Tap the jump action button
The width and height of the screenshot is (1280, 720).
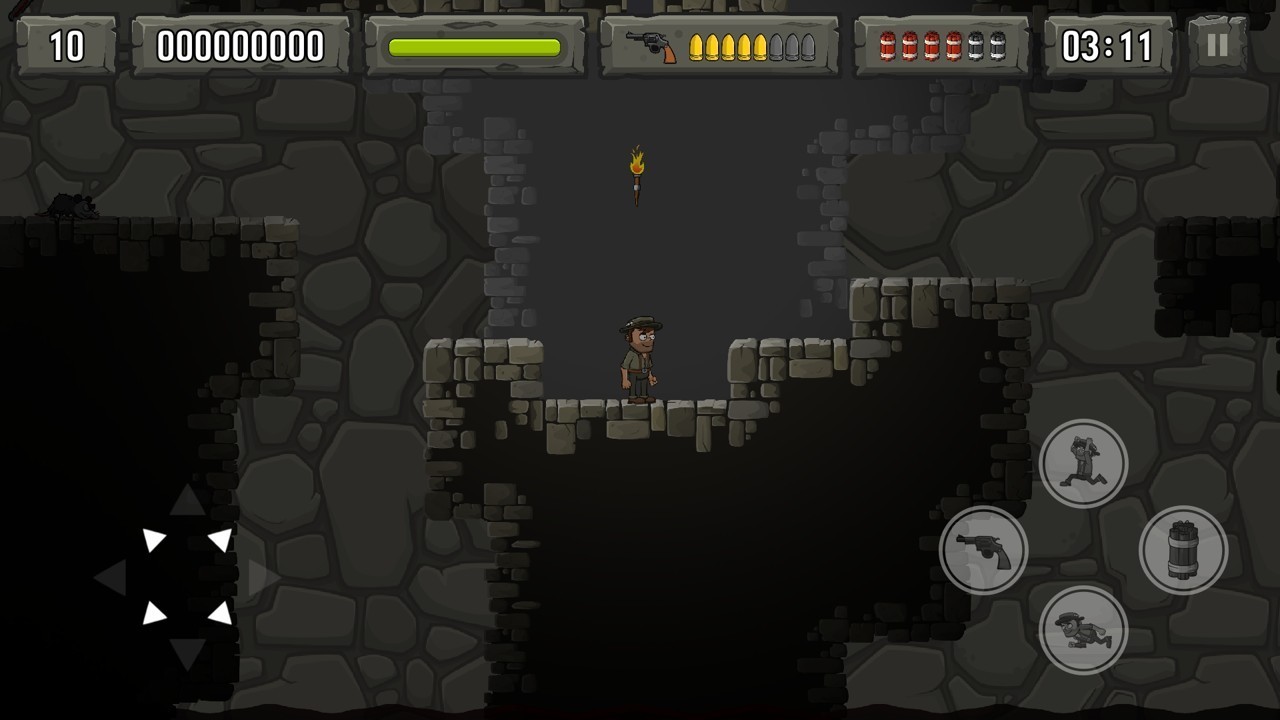(x=1083, y=463)
